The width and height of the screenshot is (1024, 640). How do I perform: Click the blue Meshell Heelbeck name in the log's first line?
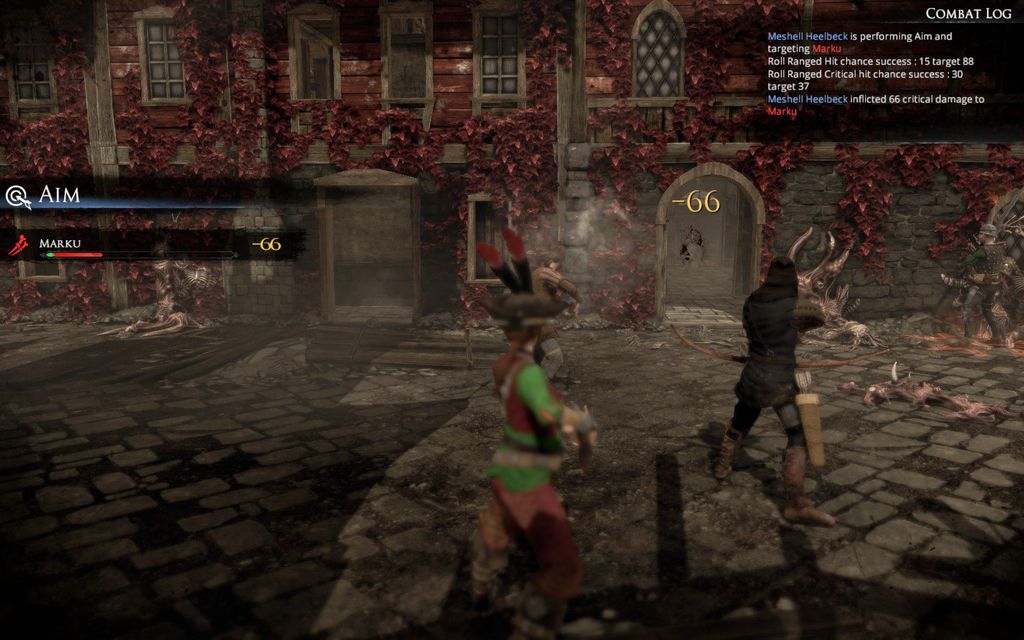(x=808, y=36)
